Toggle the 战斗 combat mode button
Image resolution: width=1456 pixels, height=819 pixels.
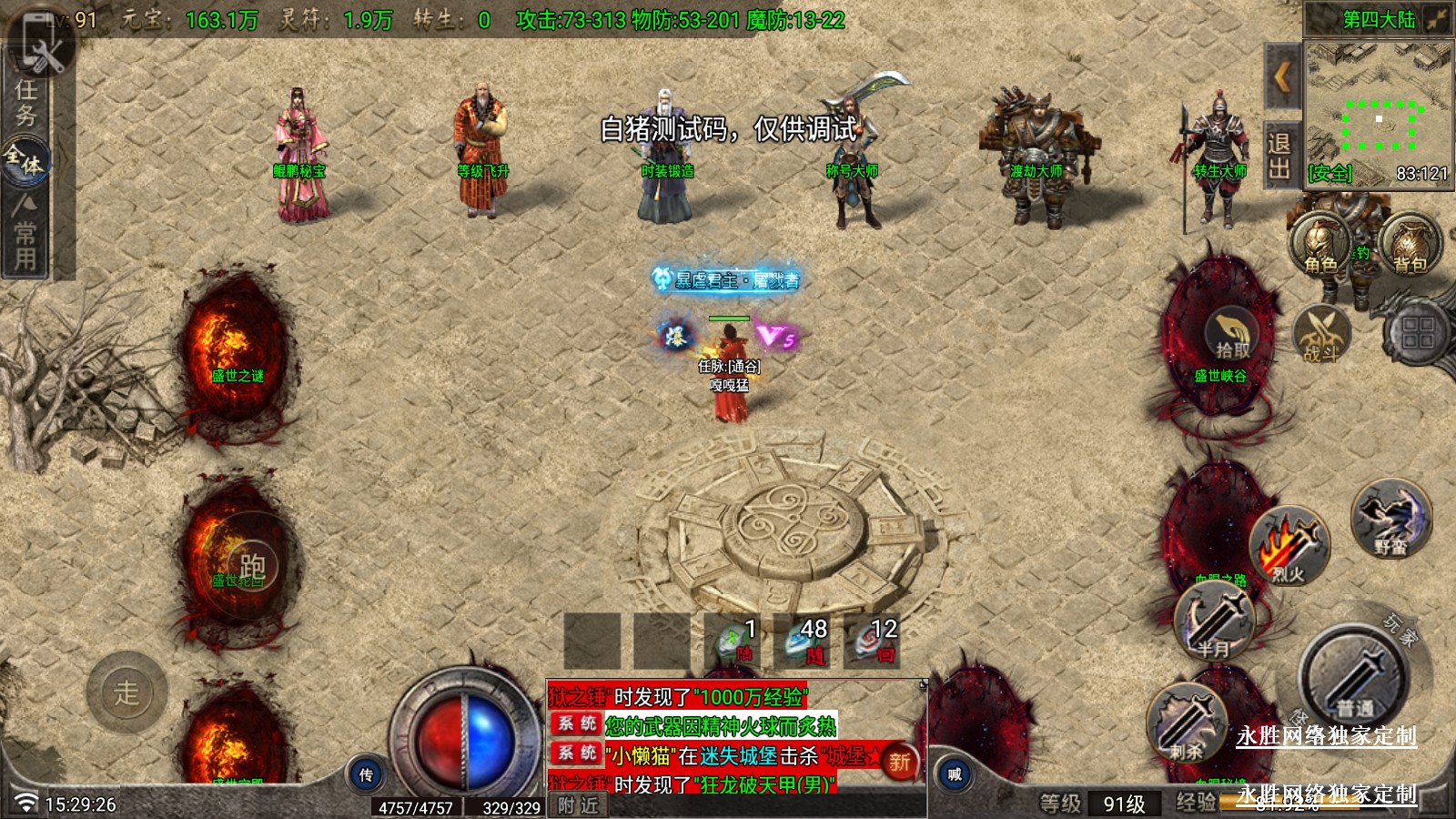1321,335
